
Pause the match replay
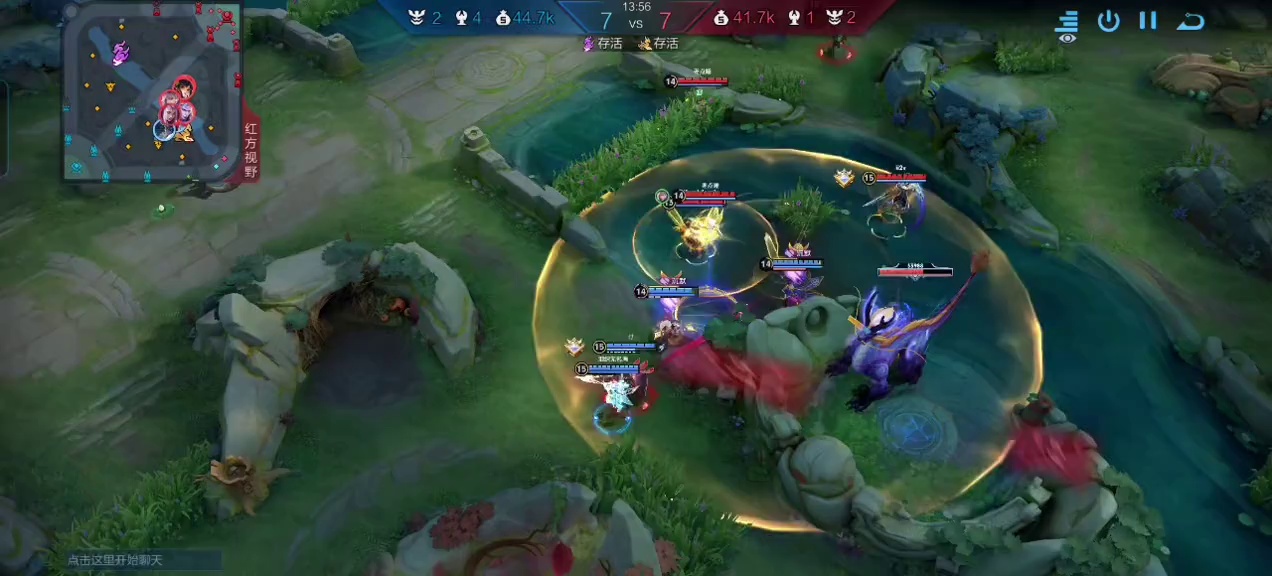(1148, 21)
